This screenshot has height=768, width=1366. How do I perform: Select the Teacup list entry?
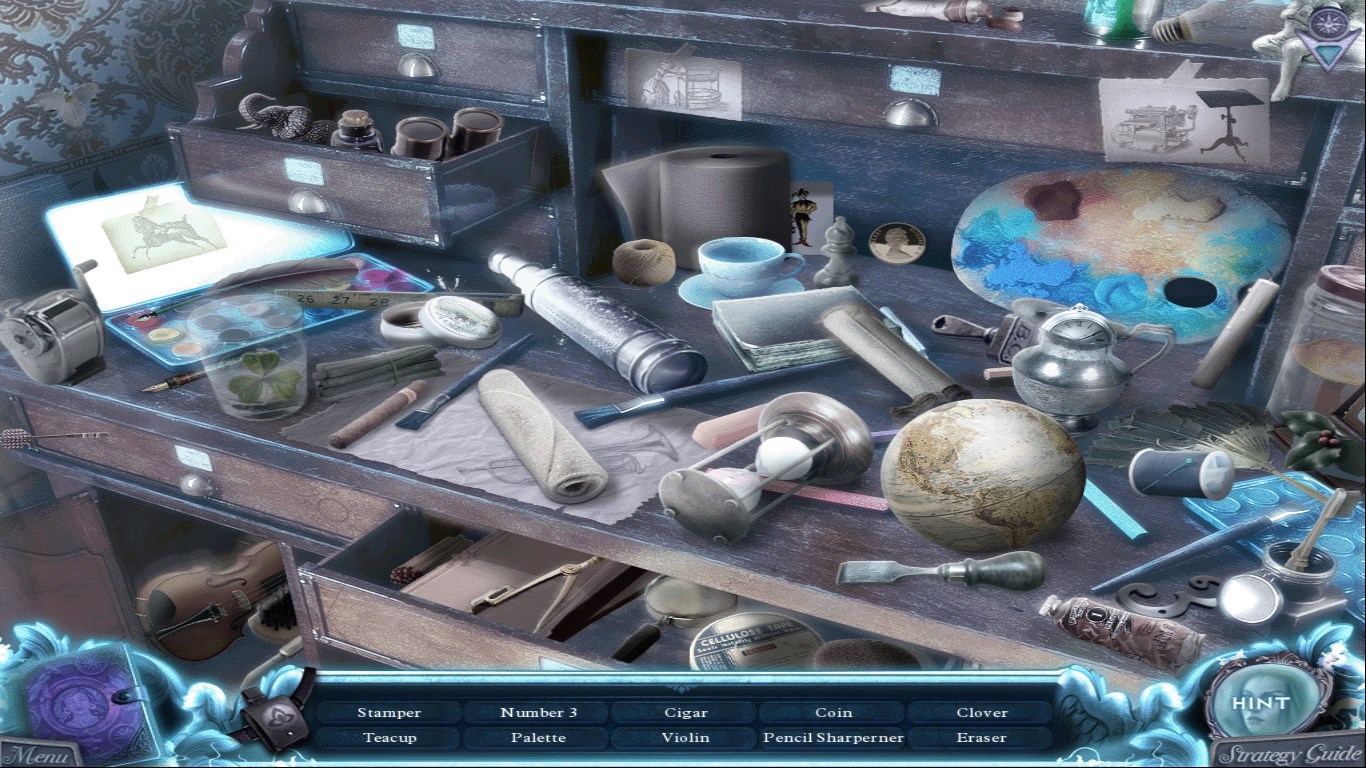(389, 738)
